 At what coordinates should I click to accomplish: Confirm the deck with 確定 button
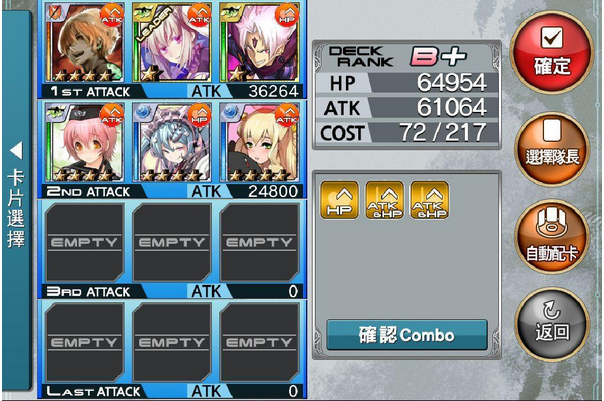[x=551, y=51]
